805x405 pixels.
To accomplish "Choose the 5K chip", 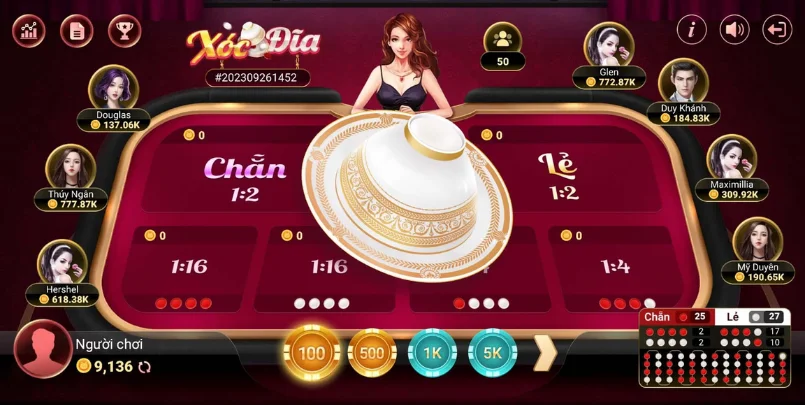I will point(492,353).
